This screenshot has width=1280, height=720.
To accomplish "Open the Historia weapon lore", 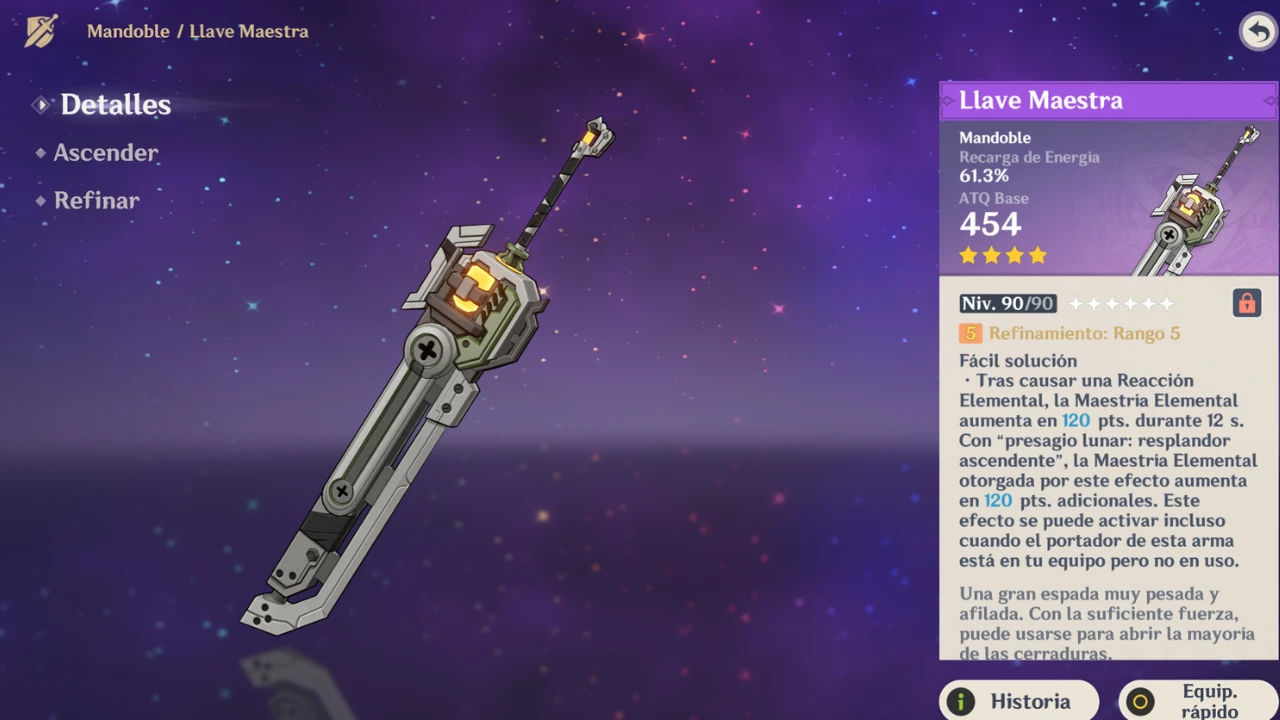I will [x=1019, y=701].
